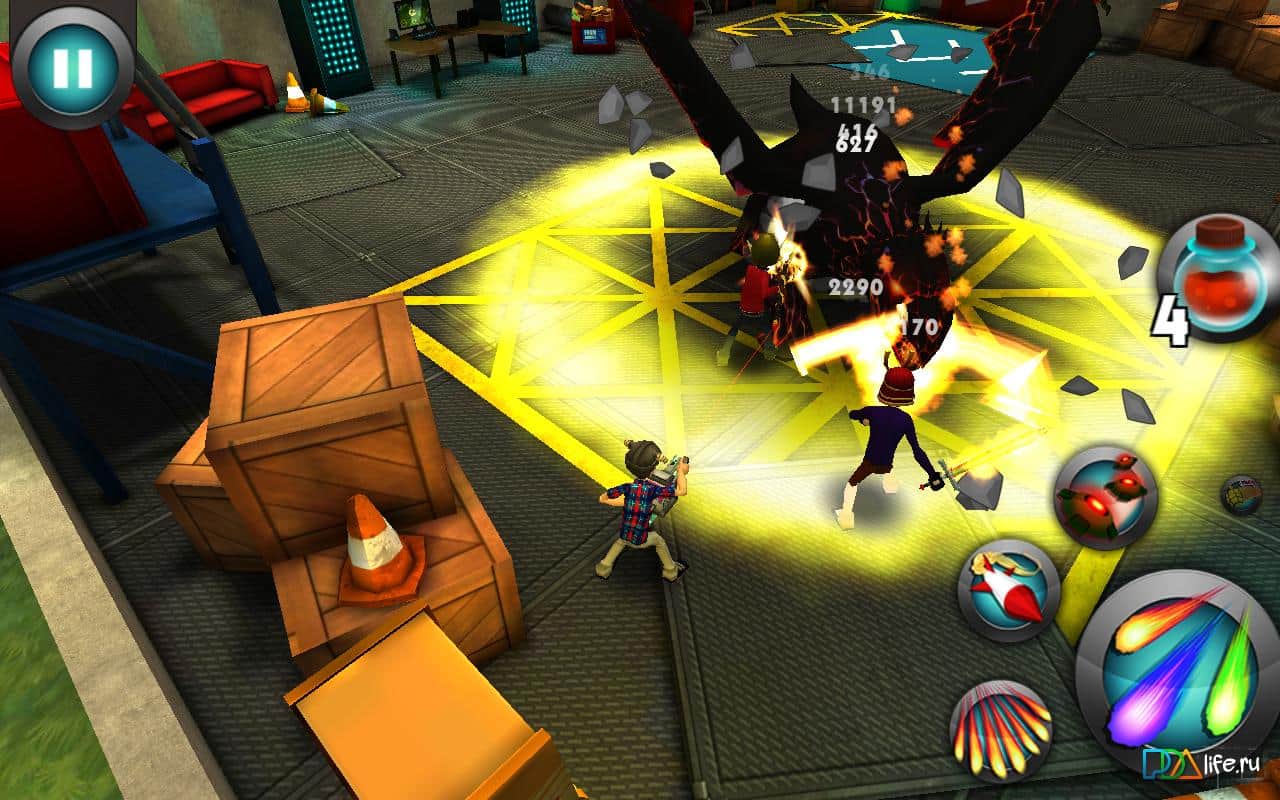Viewport: 1280px width, 800px height.
Task: Trigger the fanned flame barrage skill
Action: point(1000,731)
